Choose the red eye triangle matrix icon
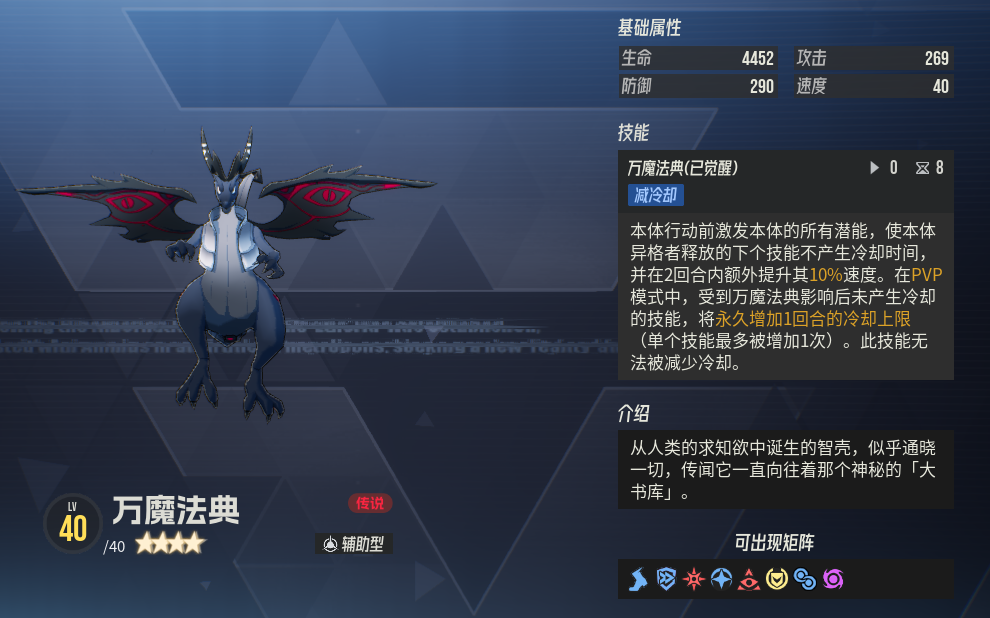Image resolution: width=990 pixels, height=618 pixels. [x=748, y=579]
